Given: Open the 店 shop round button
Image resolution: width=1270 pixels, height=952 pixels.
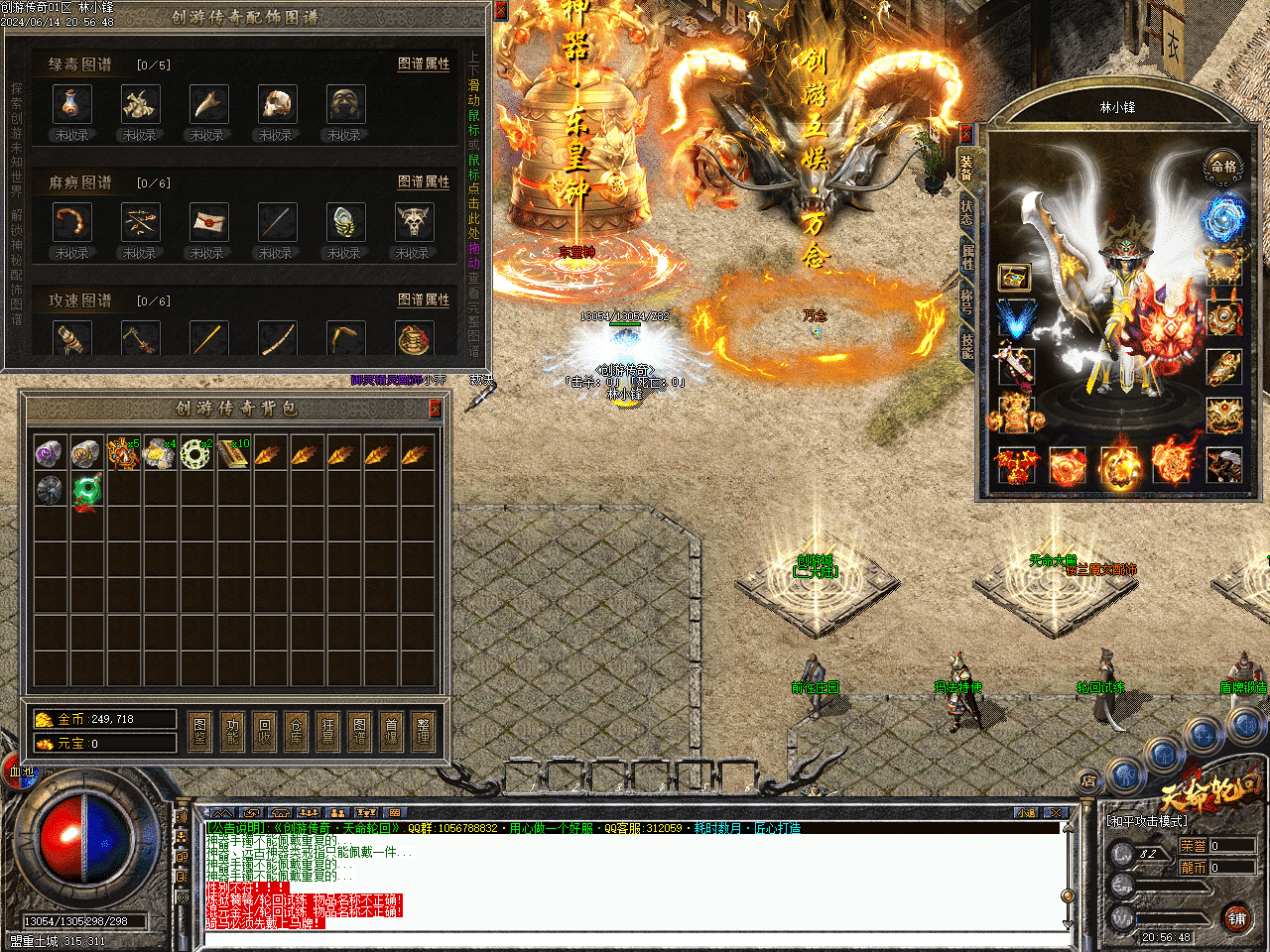Looking at the screenshot, I should click(x=1089, y=781).
